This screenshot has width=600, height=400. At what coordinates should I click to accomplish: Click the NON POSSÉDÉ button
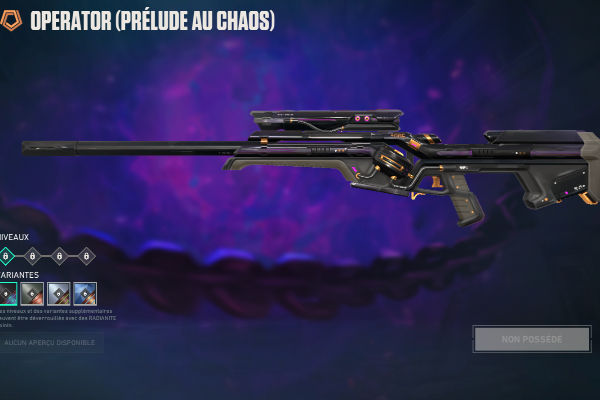[531, 339]
